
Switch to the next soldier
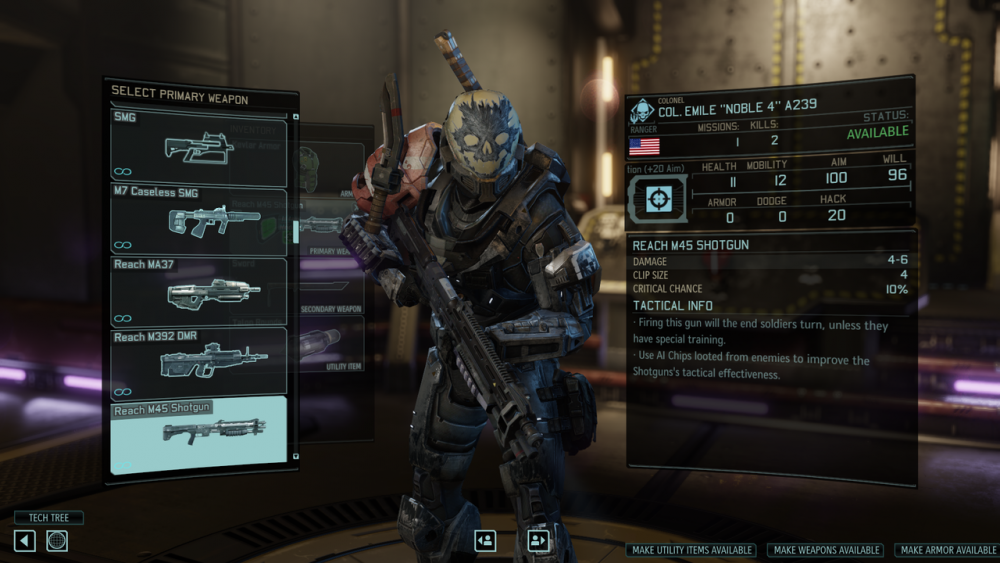tap(538, 541)
